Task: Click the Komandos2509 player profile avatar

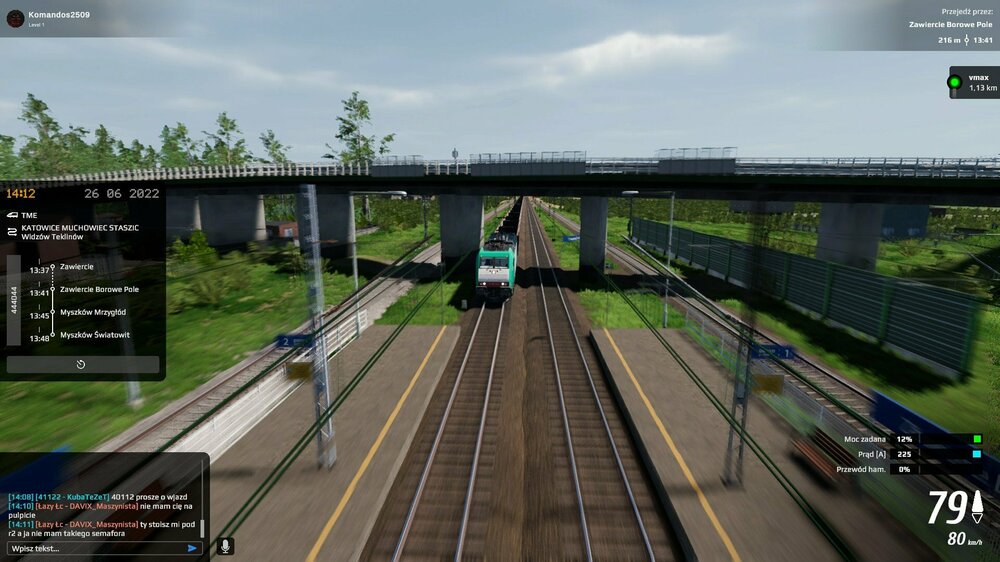Action: [15, 18]
